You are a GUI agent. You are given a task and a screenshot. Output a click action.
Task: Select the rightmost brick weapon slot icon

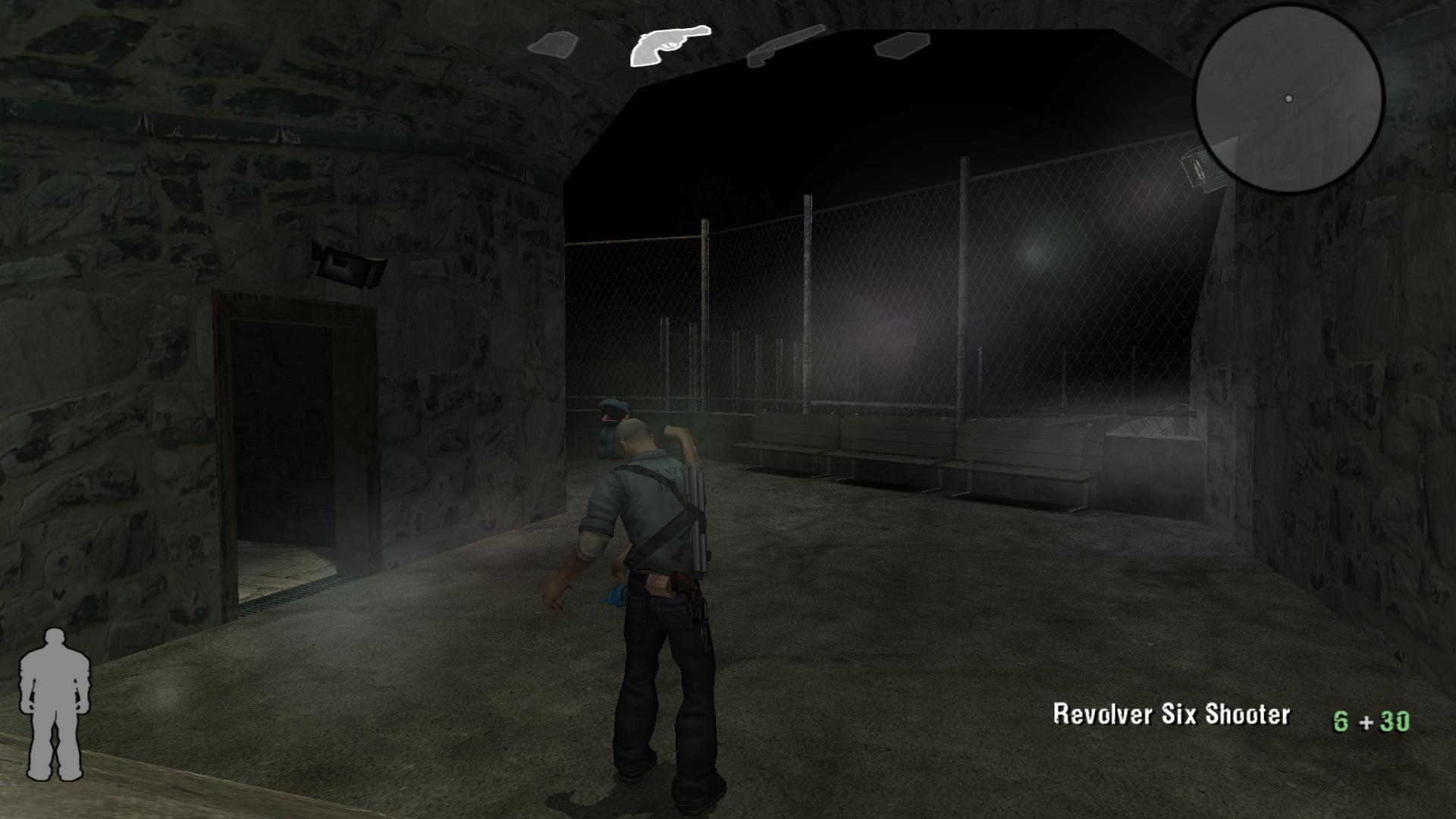point(902,47)
